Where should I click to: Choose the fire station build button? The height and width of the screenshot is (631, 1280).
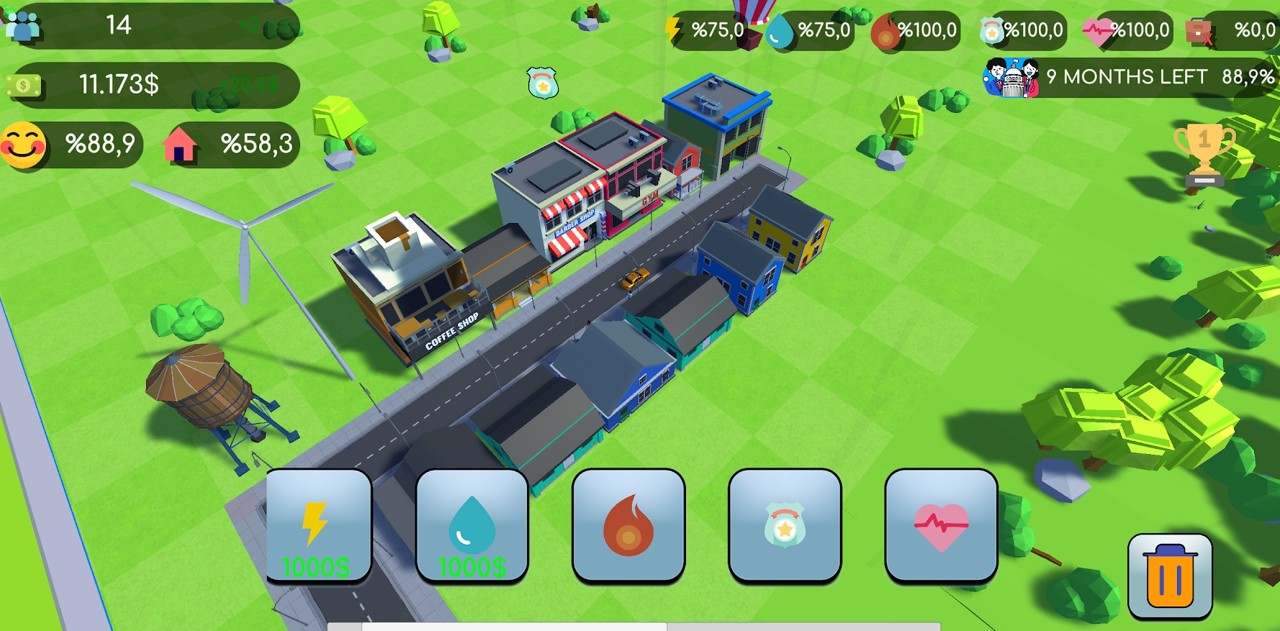tap(628, 526)
